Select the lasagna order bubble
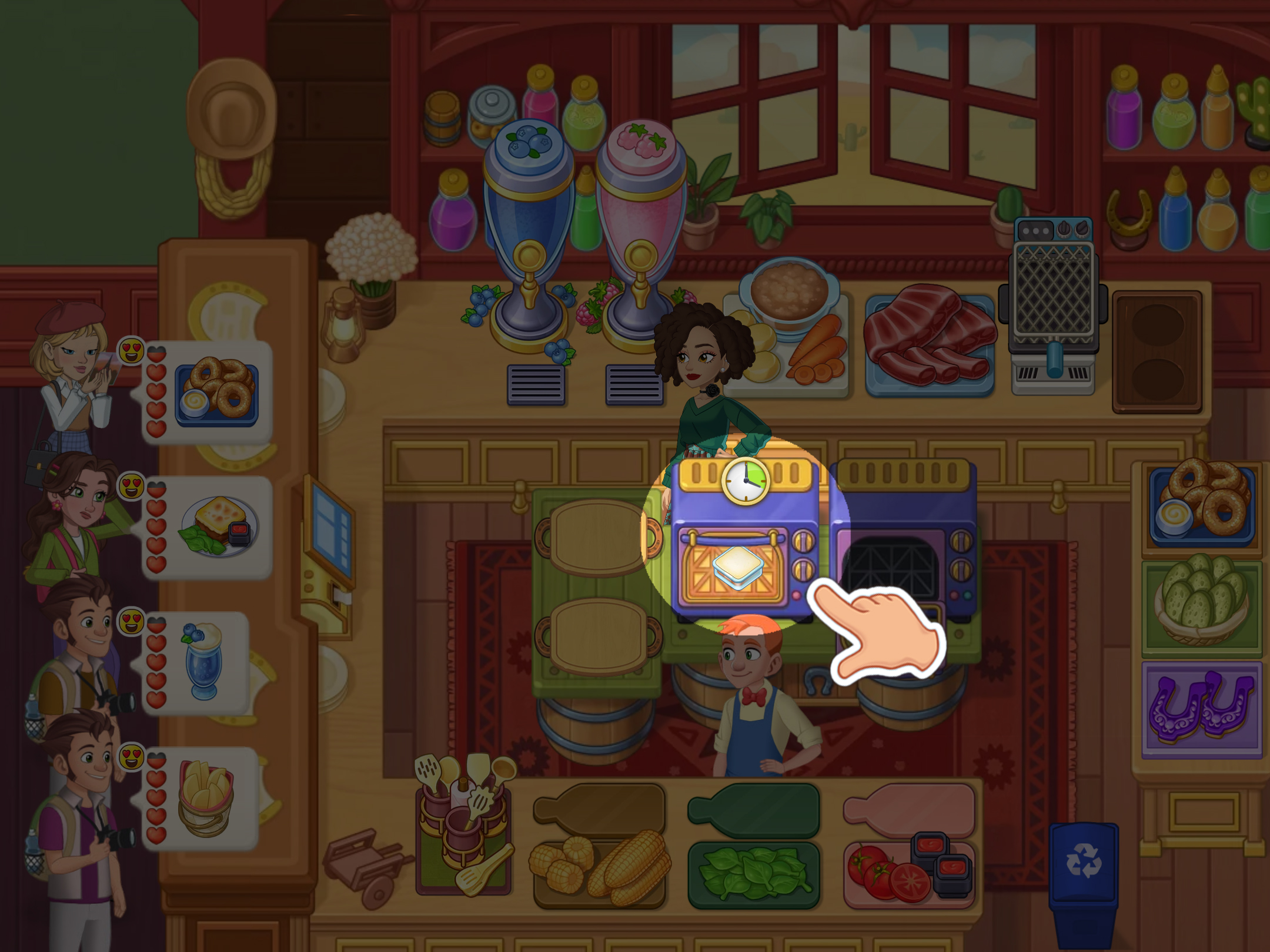This screenshot has width=1270, height=952. [x=218, y=527]
